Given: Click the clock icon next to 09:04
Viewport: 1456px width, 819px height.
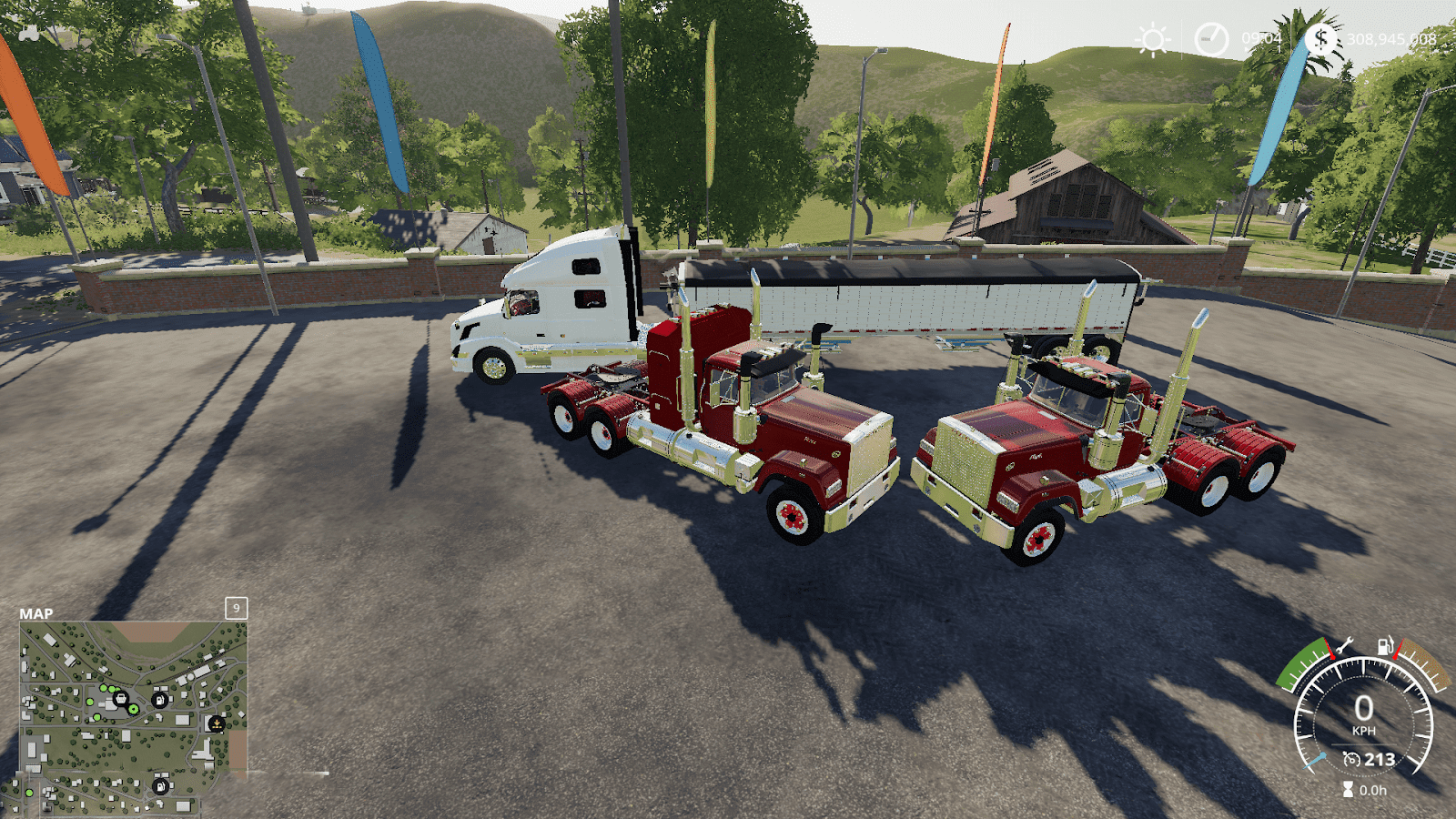Looking at the screenshot, I should (1212, 37).
